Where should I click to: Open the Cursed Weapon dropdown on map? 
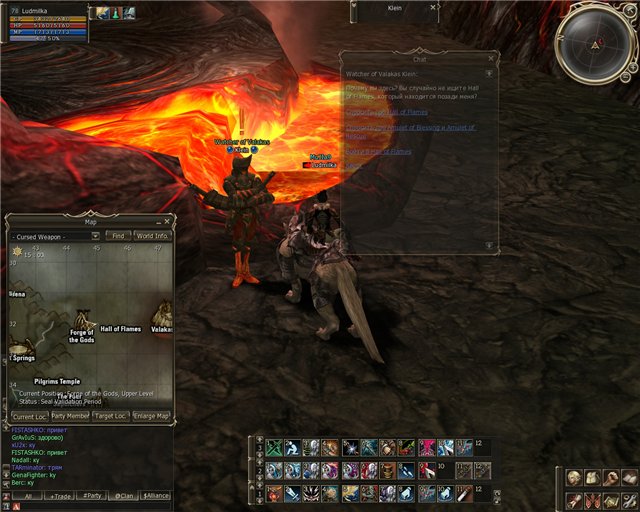[96, 236]
